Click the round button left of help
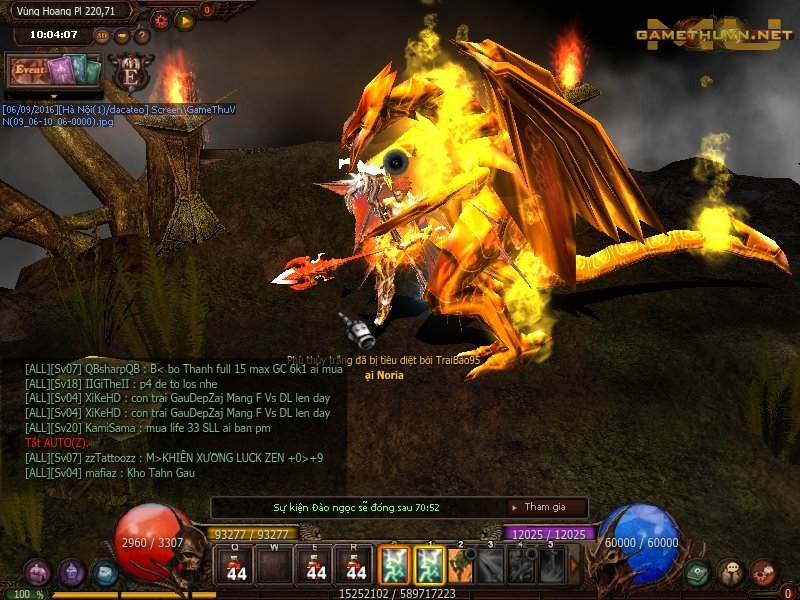The height and width of the screenshot is (600, 800). click(x=122, y=36)
